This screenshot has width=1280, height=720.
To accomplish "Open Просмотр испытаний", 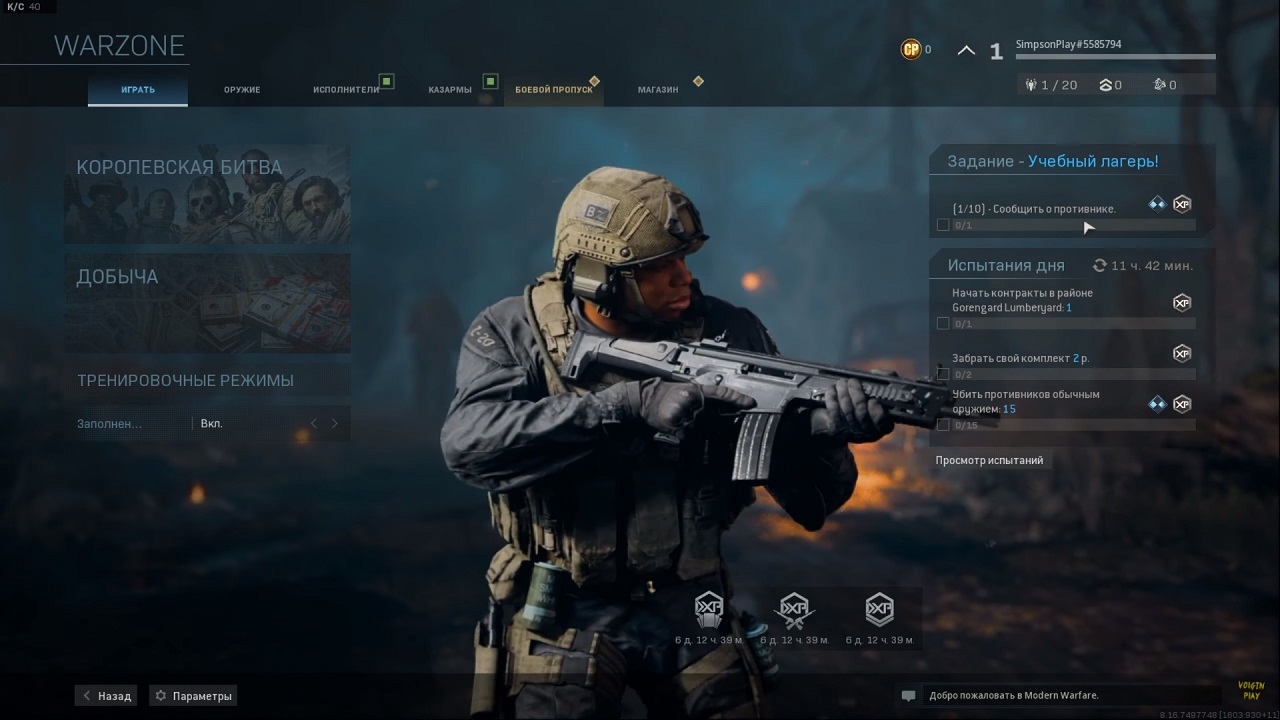I will [x=989, y=461].
